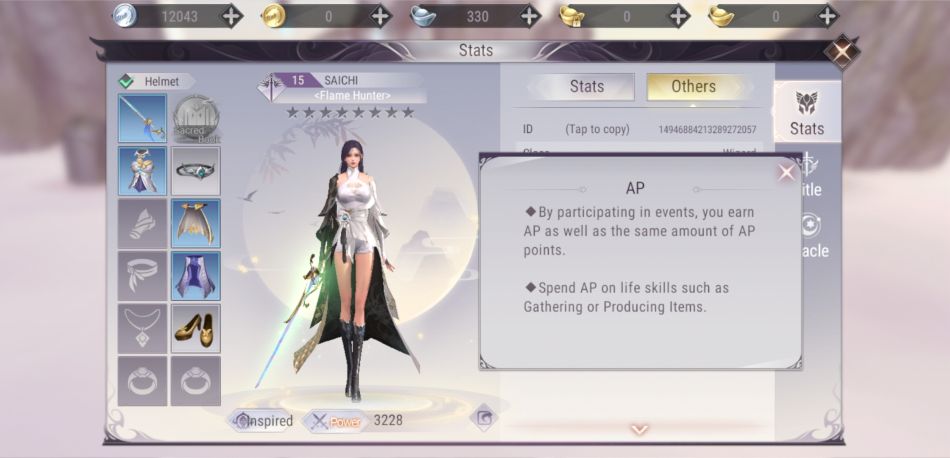The image size is (950, 458).
Task: Select the equipped sword slot
Action: (x=142, y=119)
